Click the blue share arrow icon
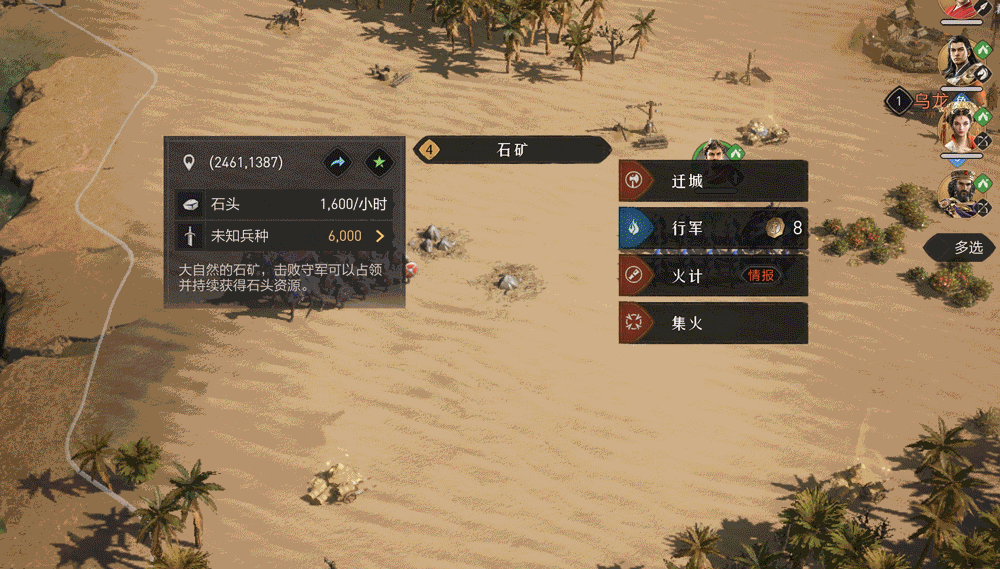1000x569 pixels. 337,162
